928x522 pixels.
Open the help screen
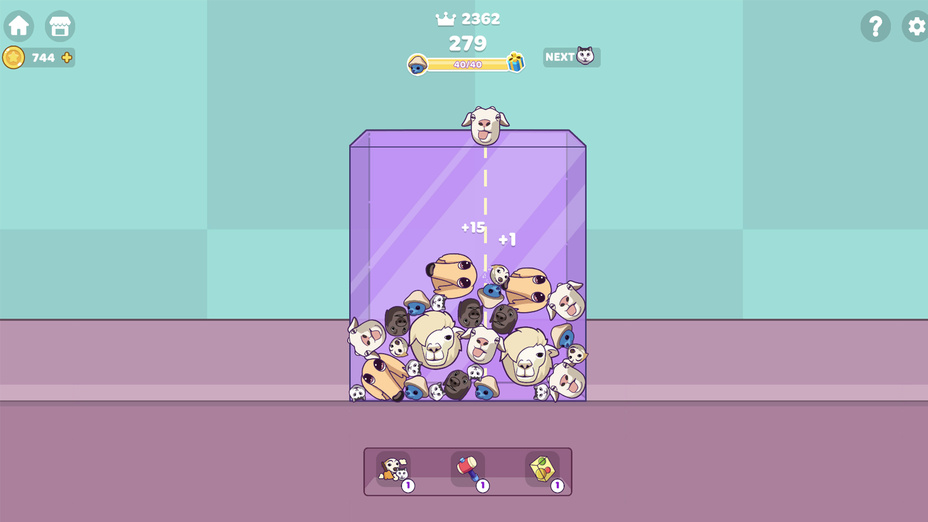[x=875, y=26]
